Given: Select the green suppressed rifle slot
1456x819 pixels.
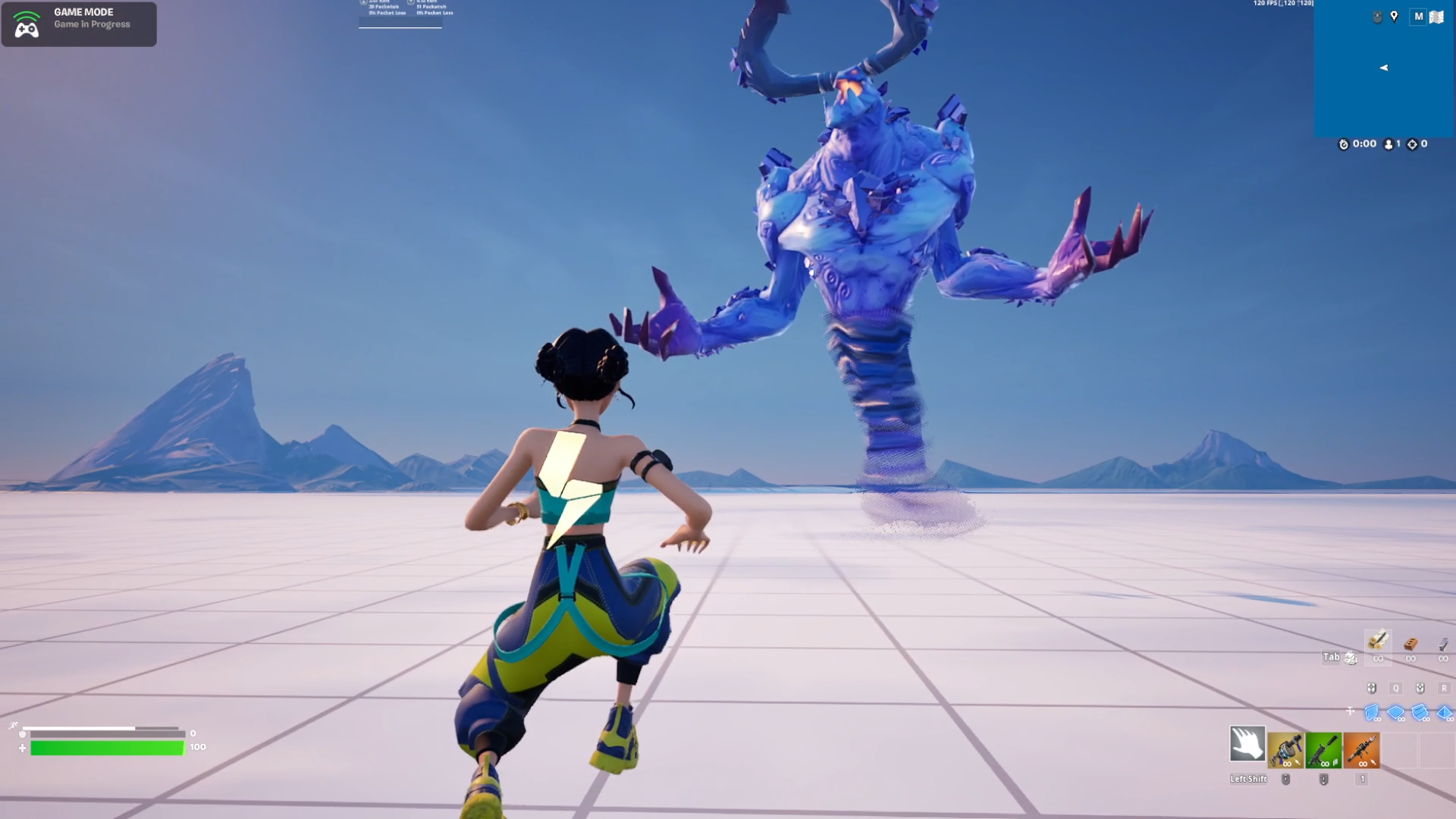Looking at the screenshot, I should click(1323, 750).
